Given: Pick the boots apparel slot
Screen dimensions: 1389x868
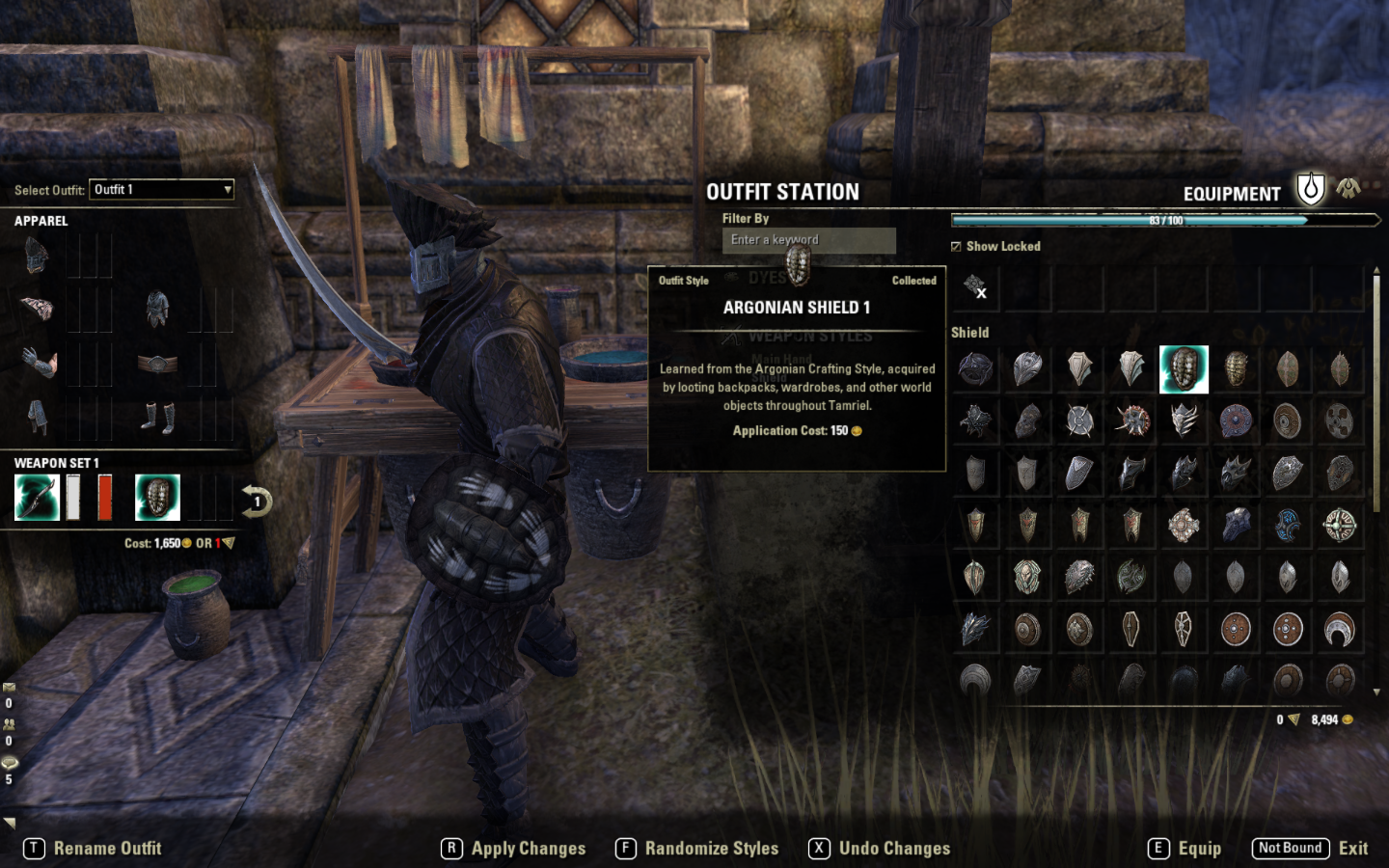Looking at the screenshot, I should pyautogui.click(x=157, y=417).
